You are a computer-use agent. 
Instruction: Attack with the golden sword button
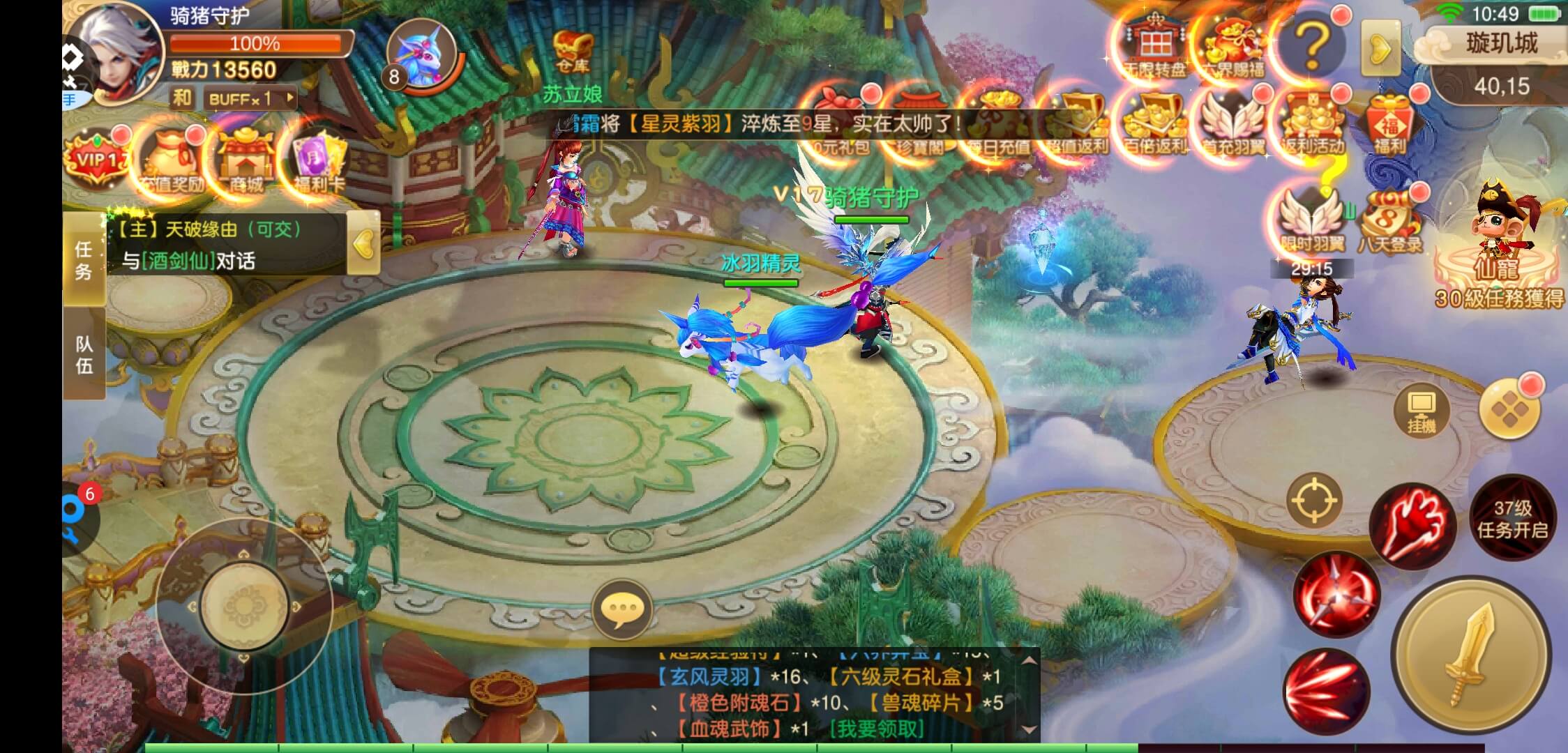point(1472,654)
